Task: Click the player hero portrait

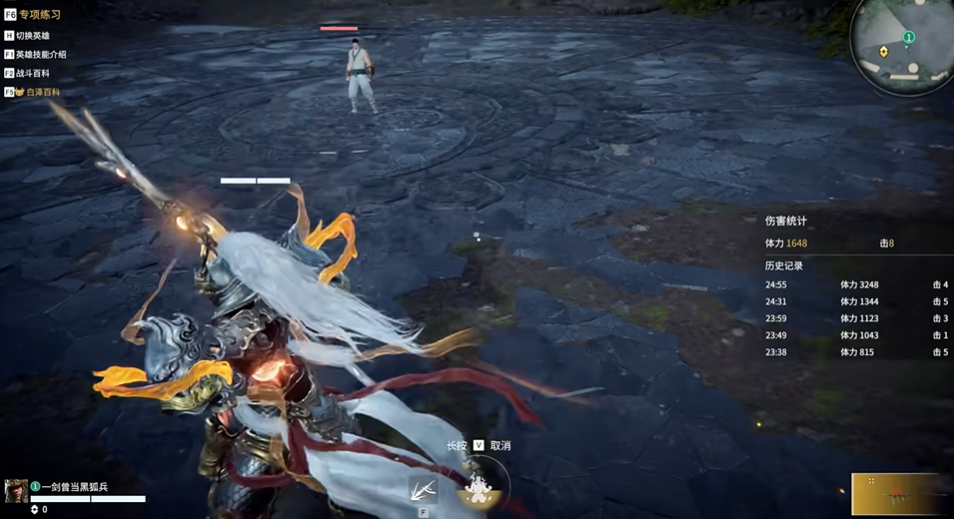Action: click(16, 490)
